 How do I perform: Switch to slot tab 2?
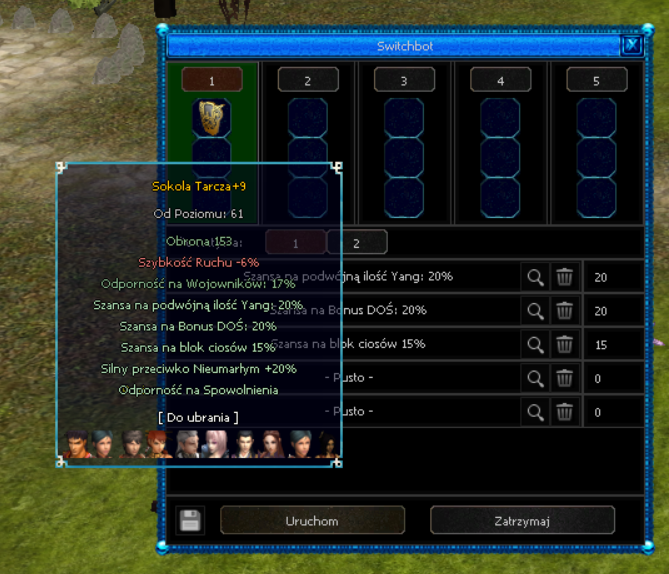pos(307,80)
